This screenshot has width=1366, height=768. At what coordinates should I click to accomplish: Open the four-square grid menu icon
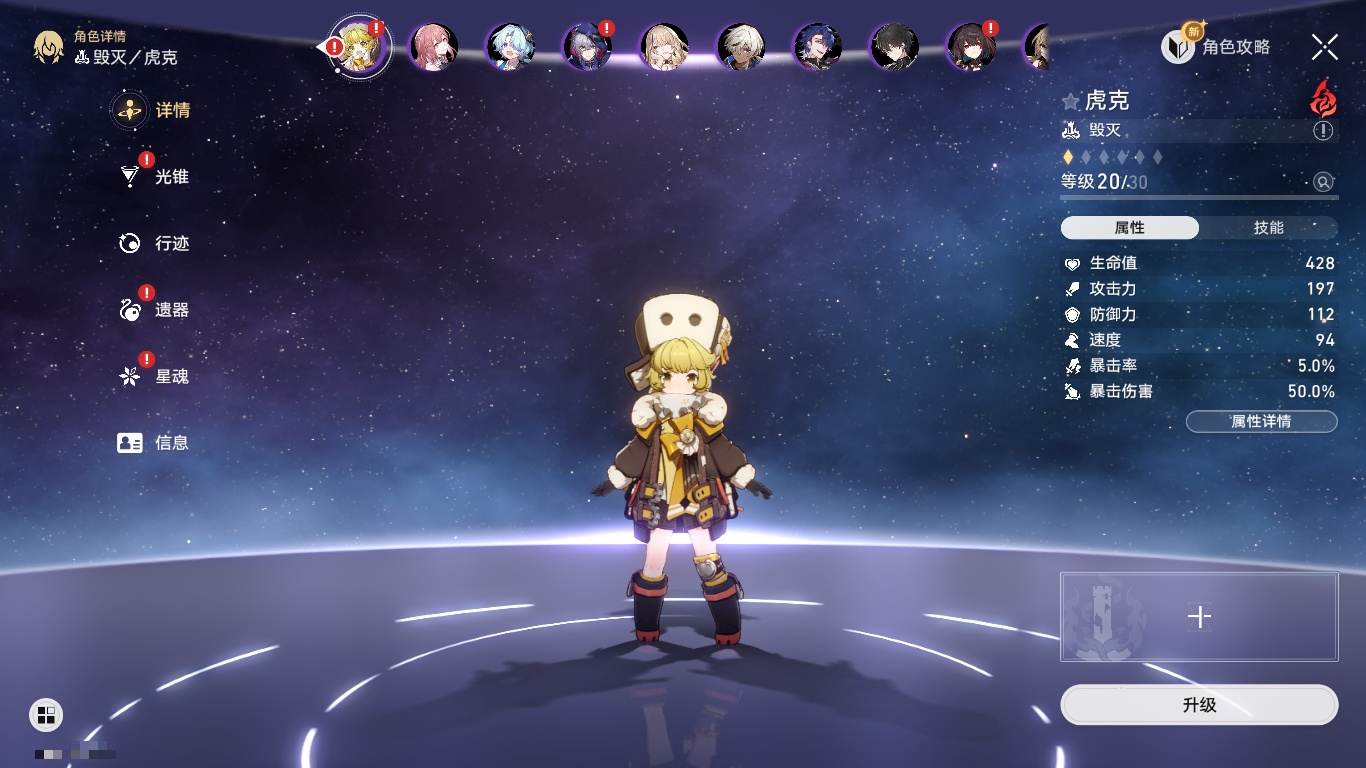[46, 714]
